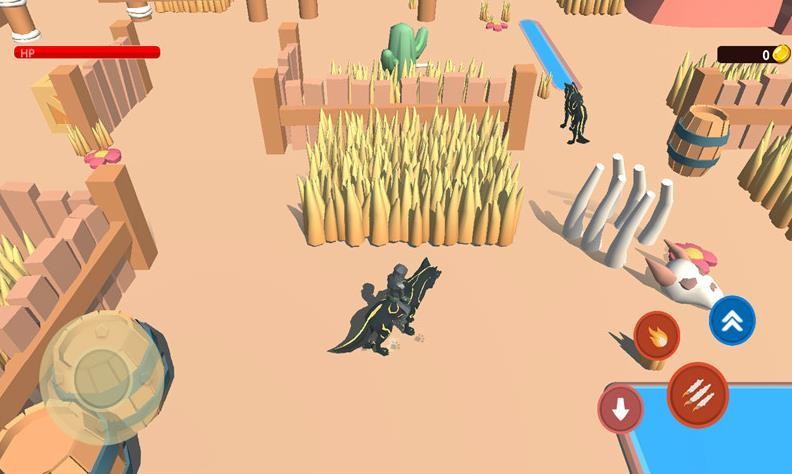Activate the fireball attack button
Screen dimensions: 792x474
656,335
